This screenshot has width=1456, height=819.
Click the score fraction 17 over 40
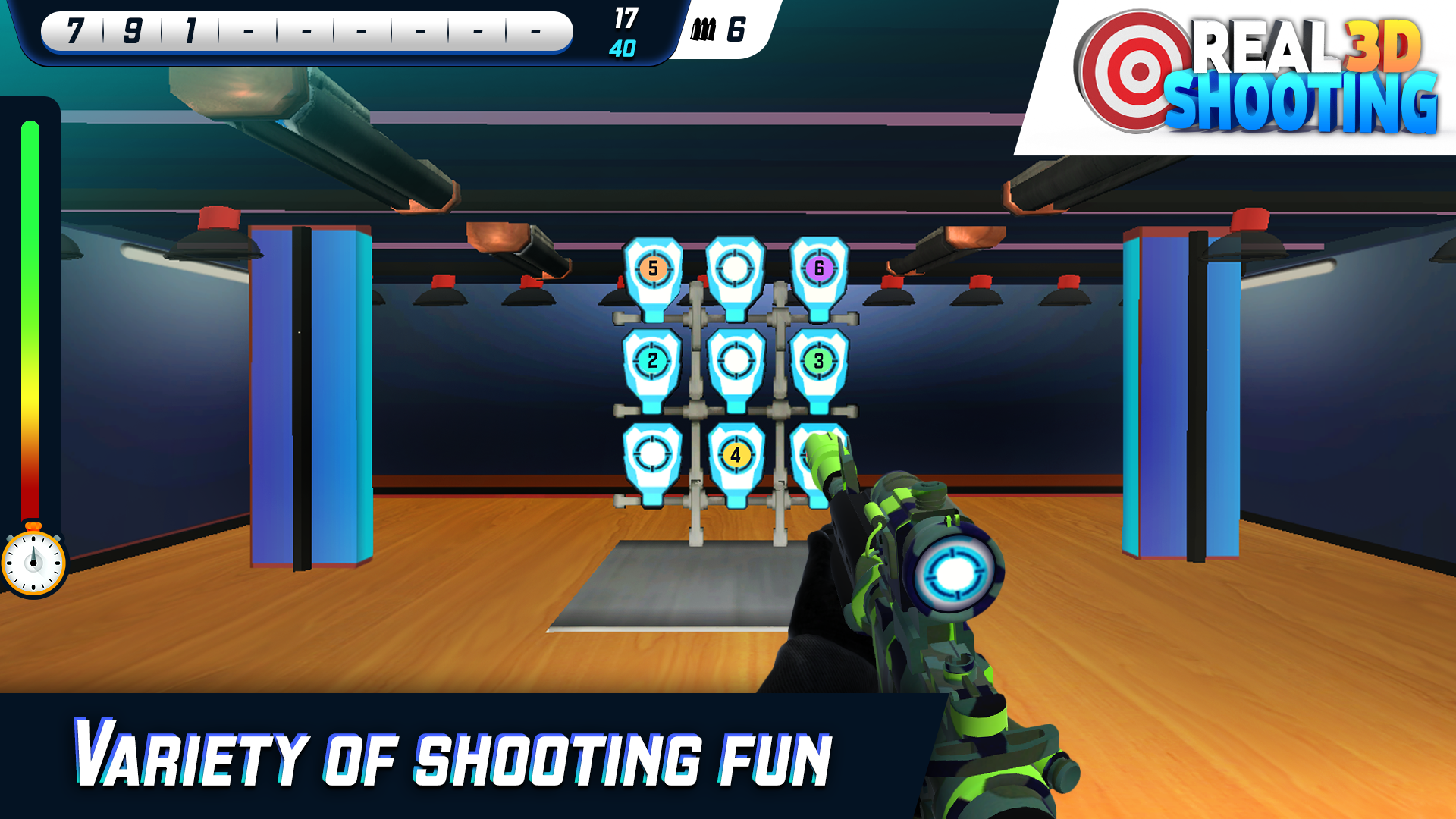tap(623, 30)
